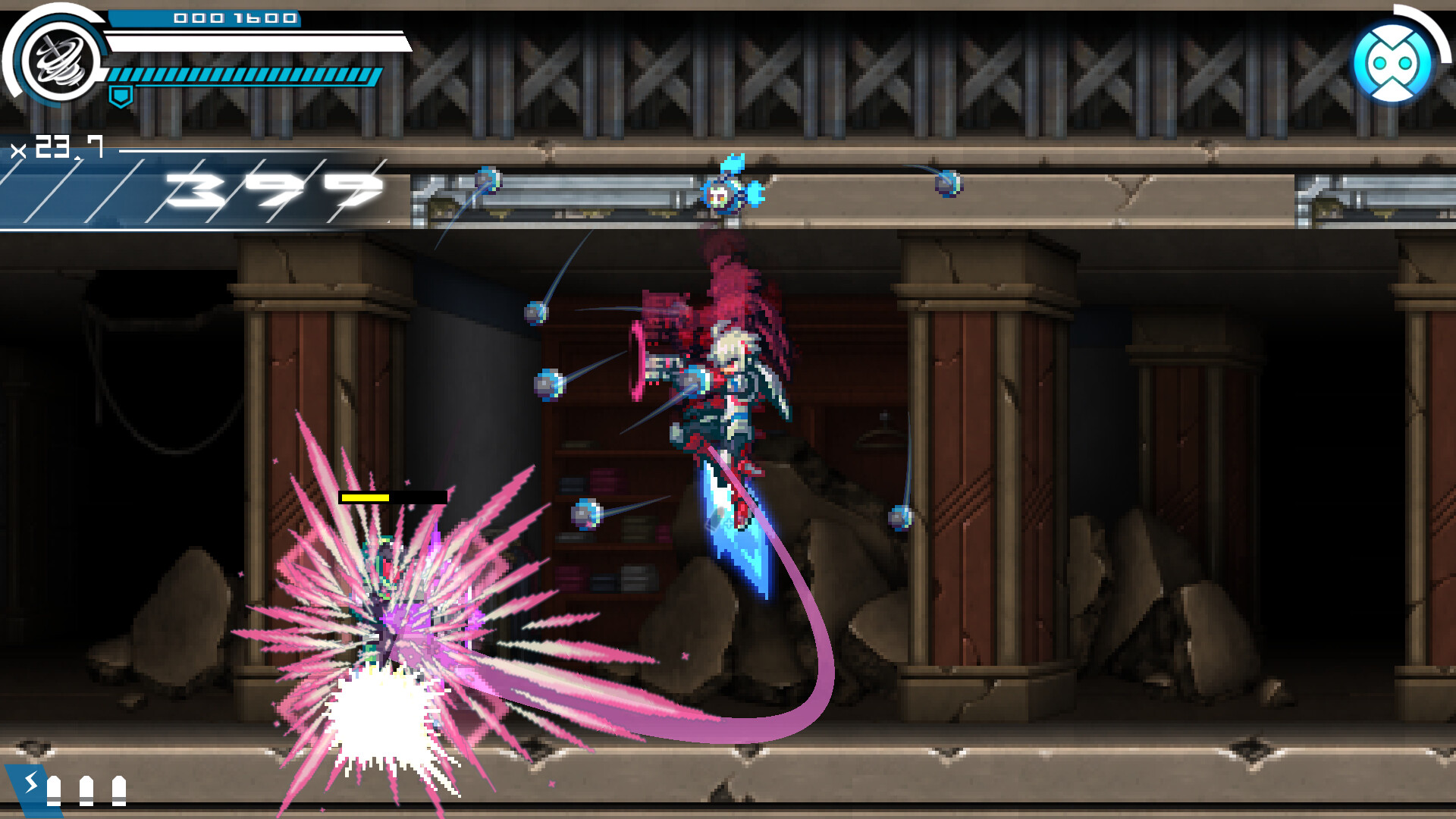Collapse the striped blue kudos bar
Viewport: 1456px width, 819px height.
point(243,76)
